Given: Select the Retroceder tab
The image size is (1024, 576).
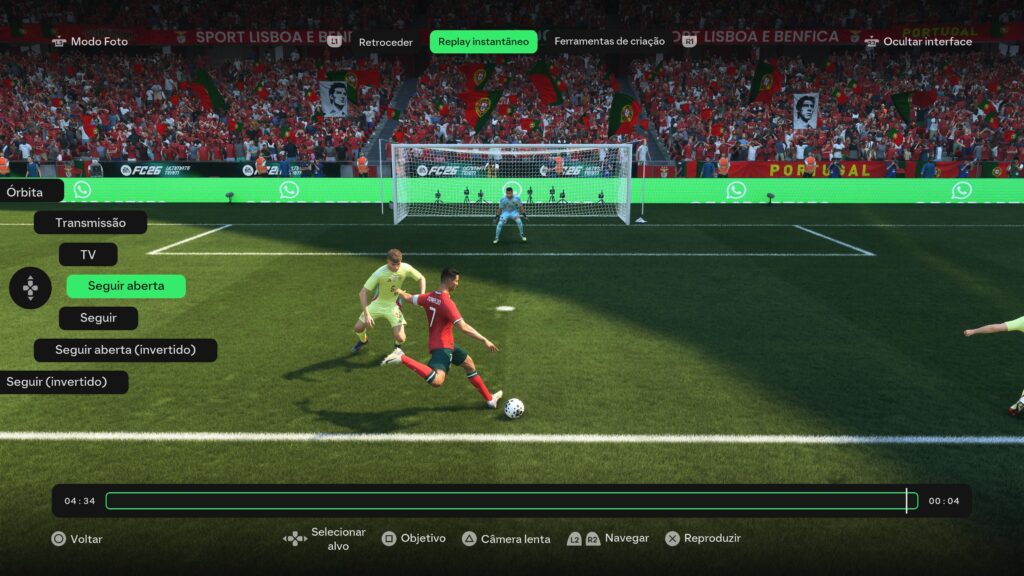Looking at the screenshot, I should (385, 42).
